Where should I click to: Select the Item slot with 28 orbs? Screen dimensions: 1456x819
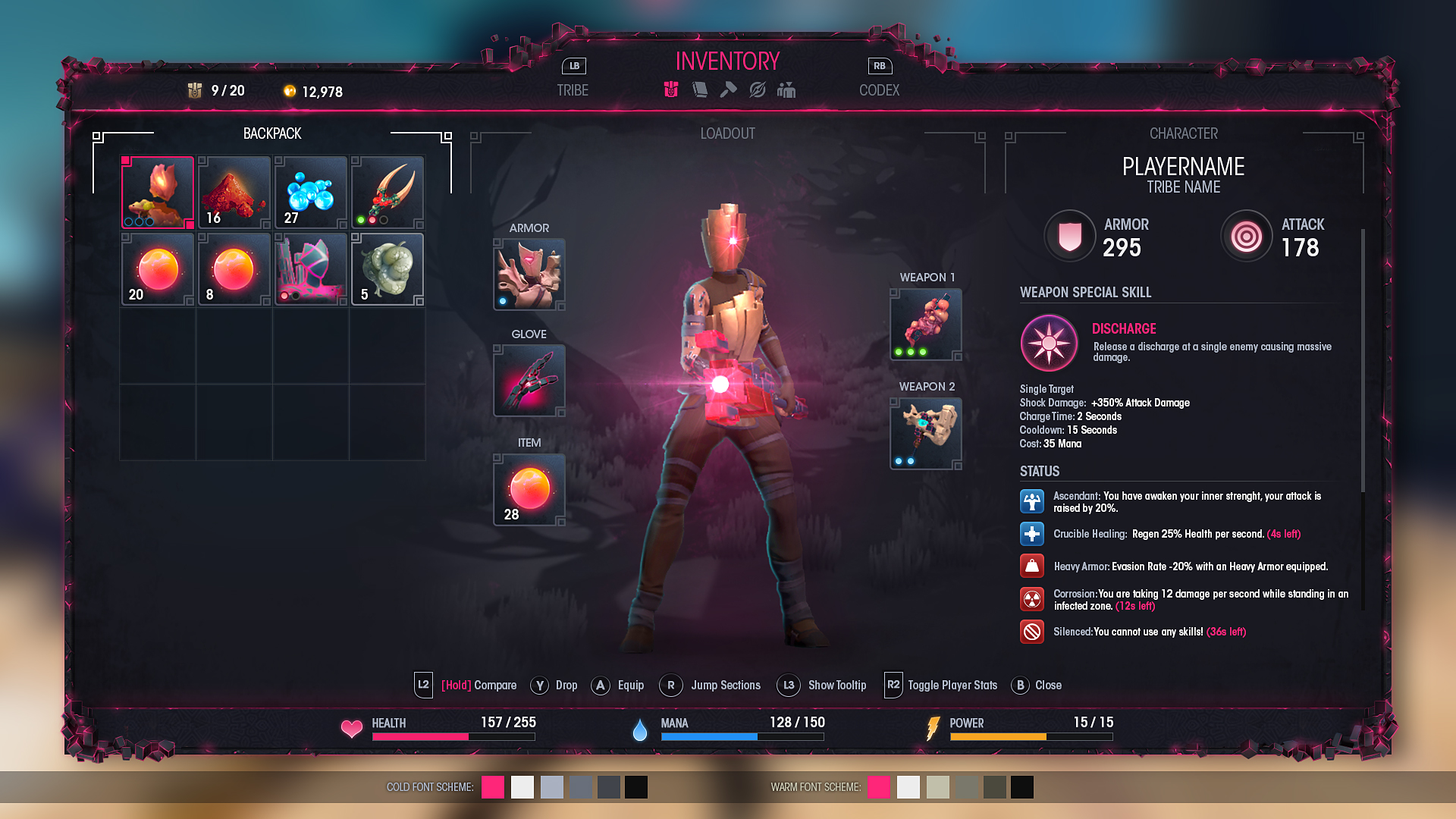tap(529, 490)
